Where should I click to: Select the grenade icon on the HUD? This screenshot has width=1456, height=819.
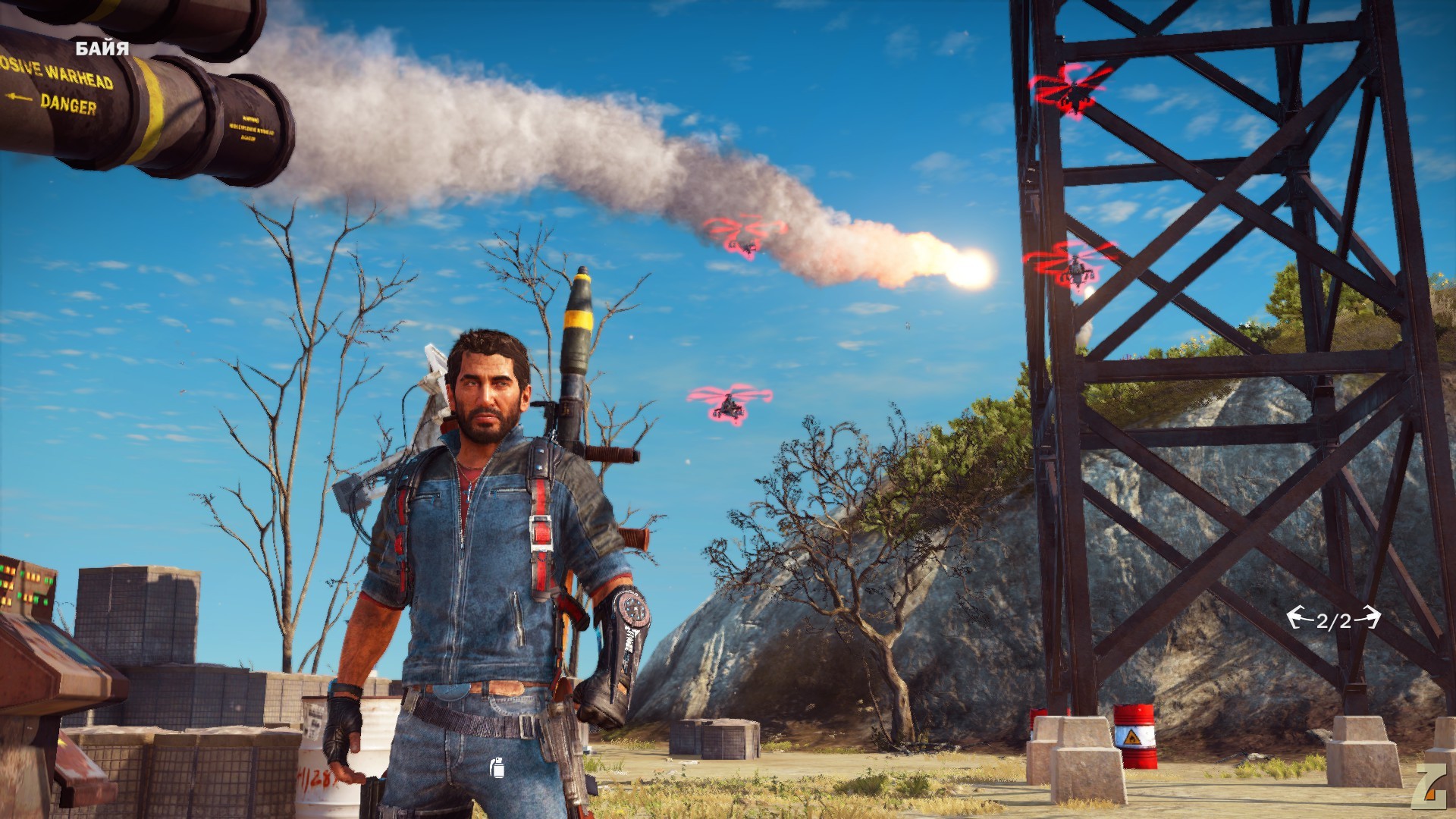497,767
